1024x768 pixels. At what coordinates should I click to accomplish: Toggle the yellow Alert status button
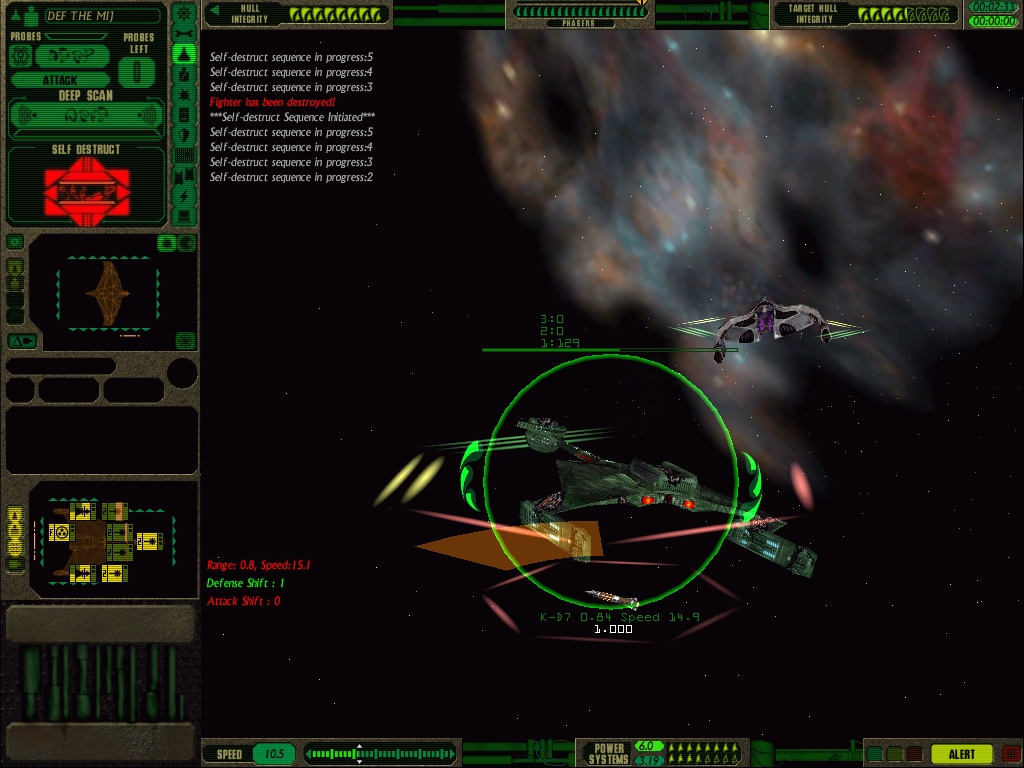click(961, 754)
